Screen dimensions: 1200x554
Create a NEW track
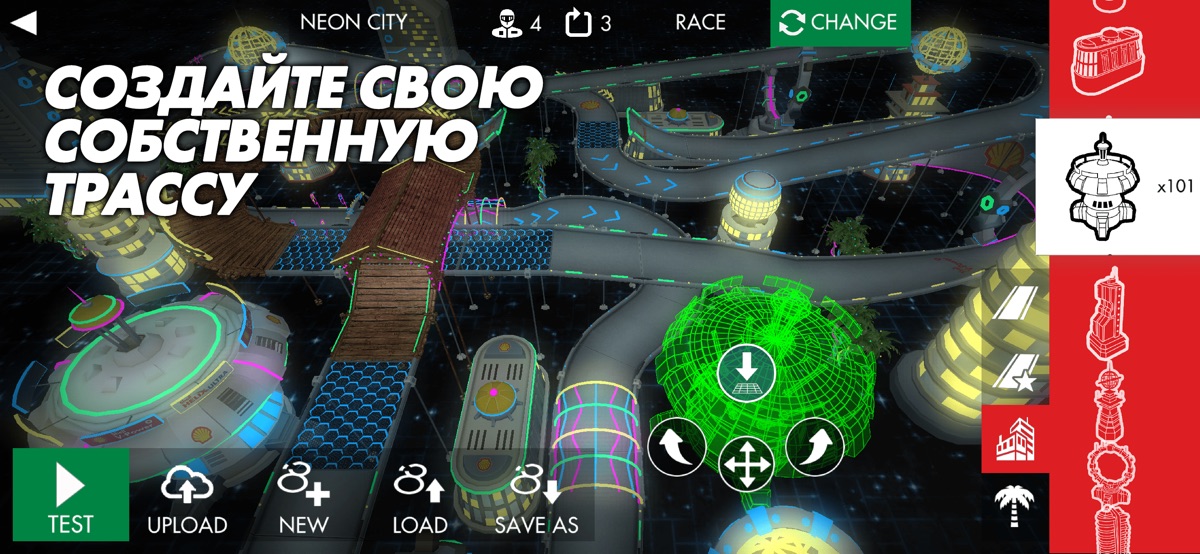tap(304, 500)
